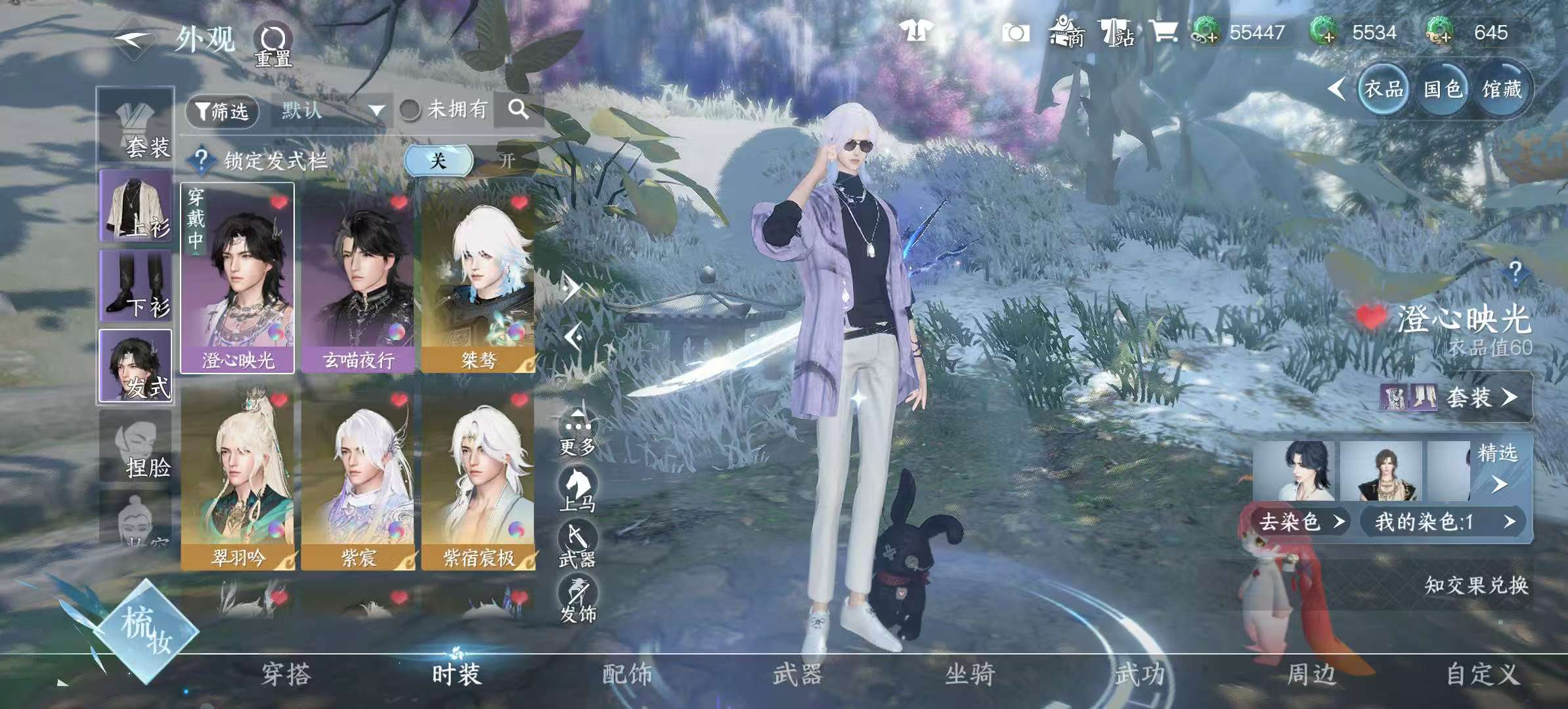The image size is (1568, 709).
Task: Select the 未拥有 radio filter
Action: 410,111
